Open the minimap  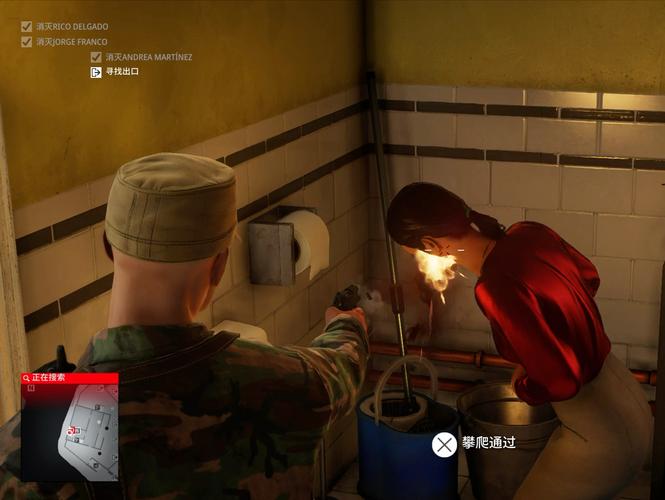pyautogui.click(x=70, y=432)
